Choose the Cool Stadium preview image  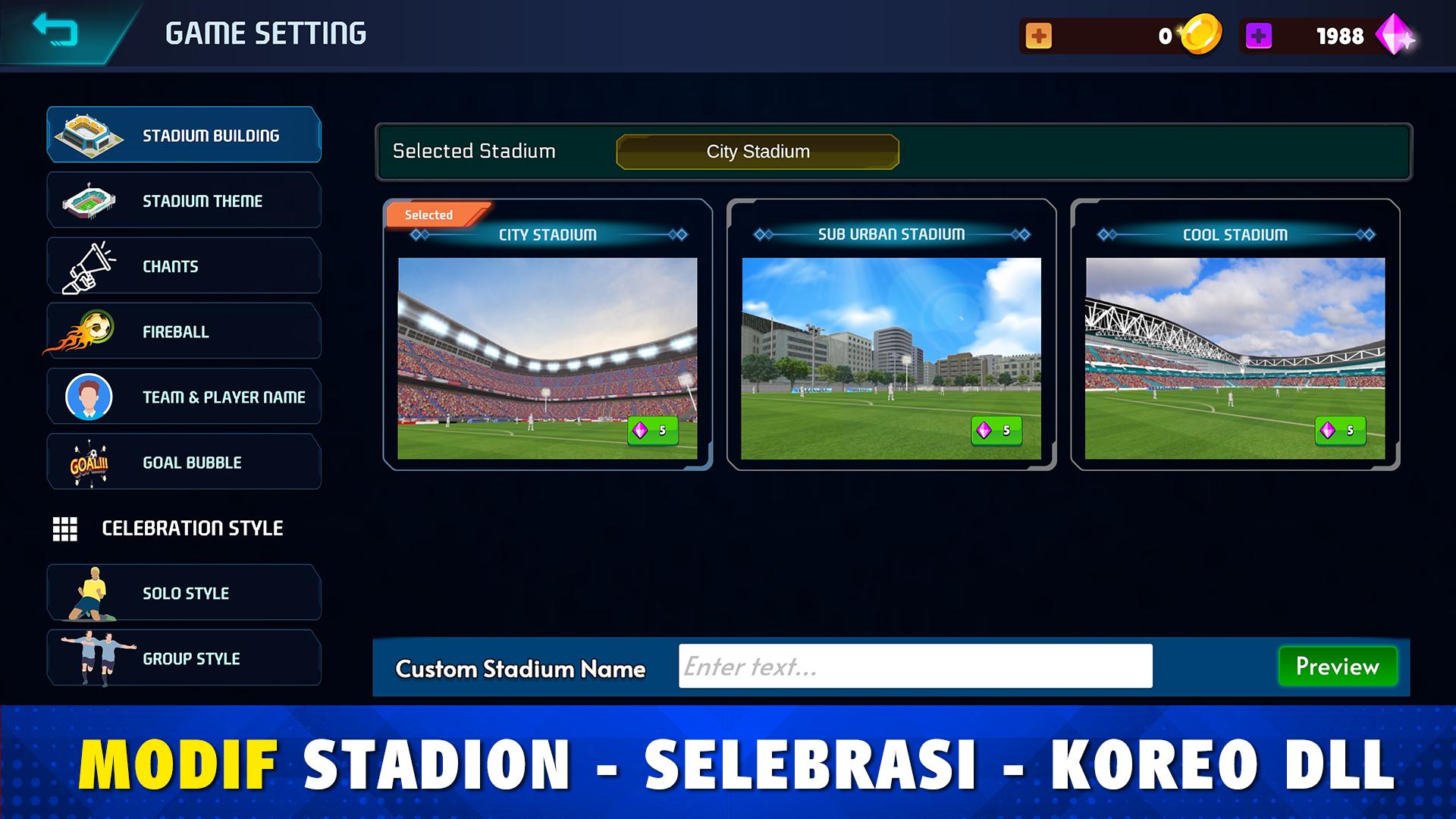point(1234,356)
